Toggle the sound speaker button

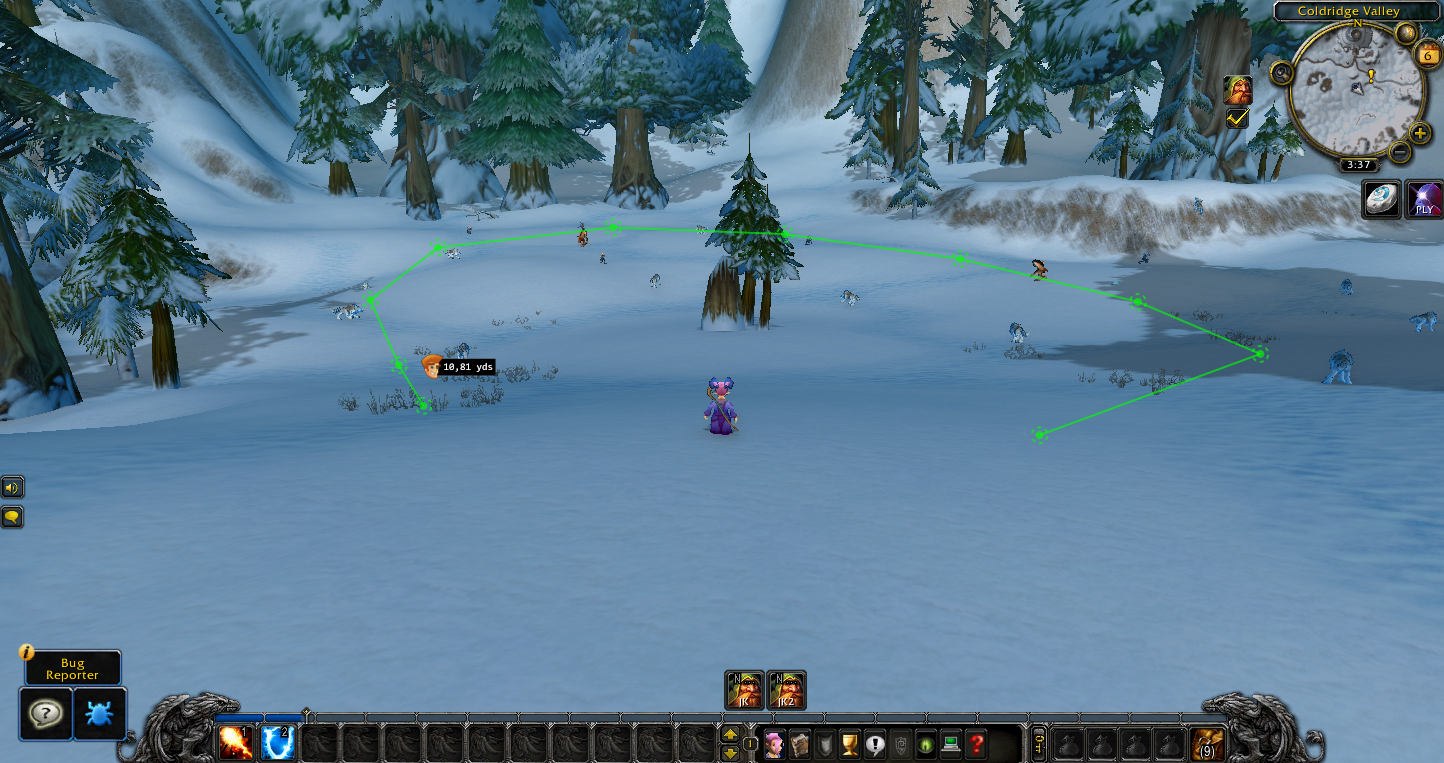(x=12, y=488)
